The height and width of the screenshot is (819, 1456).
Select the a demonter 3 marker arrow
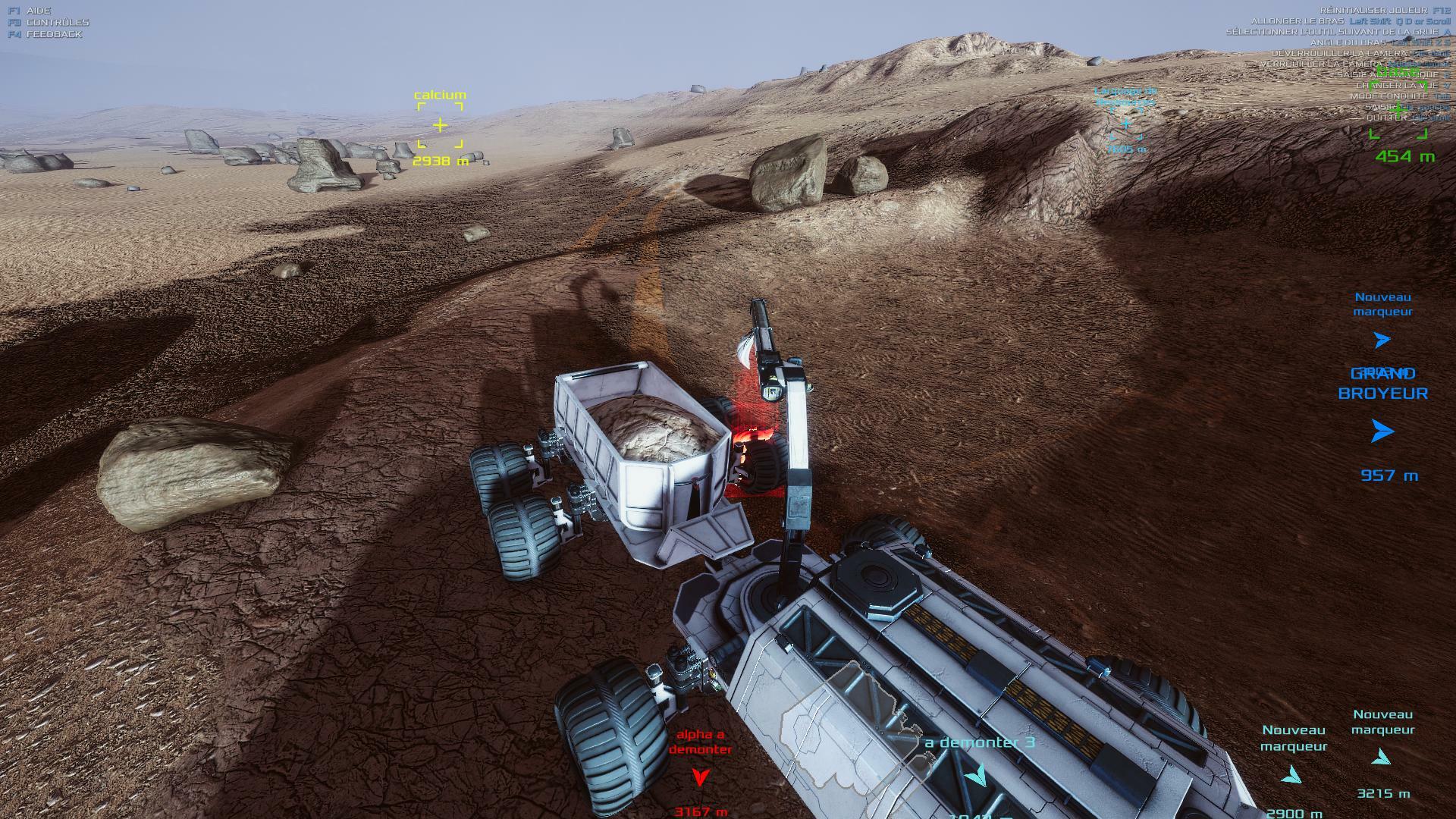[x=976, y=774]
